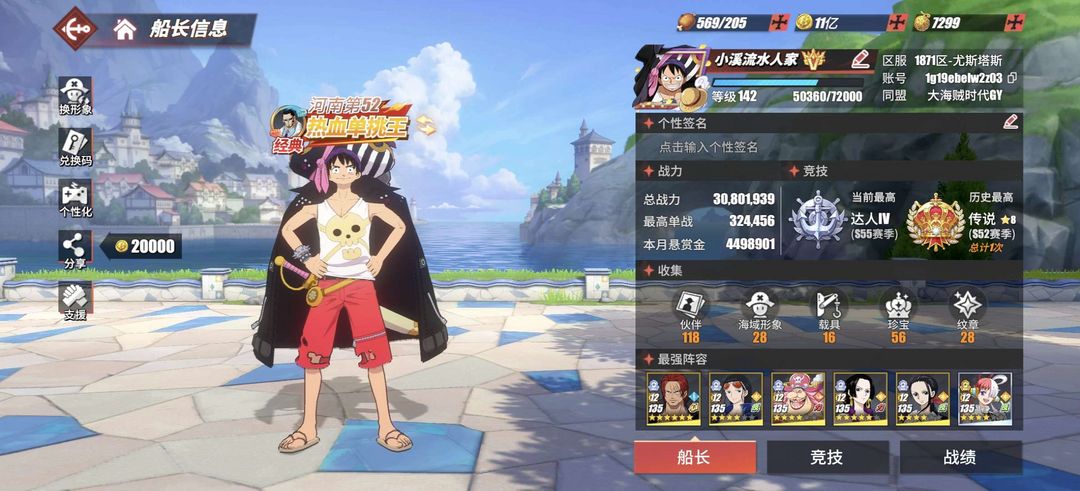Open the 换形象 change appearance option
The height and width of the screenshot is (491, 1080).
pyautogui.click(x=75, y=95)
